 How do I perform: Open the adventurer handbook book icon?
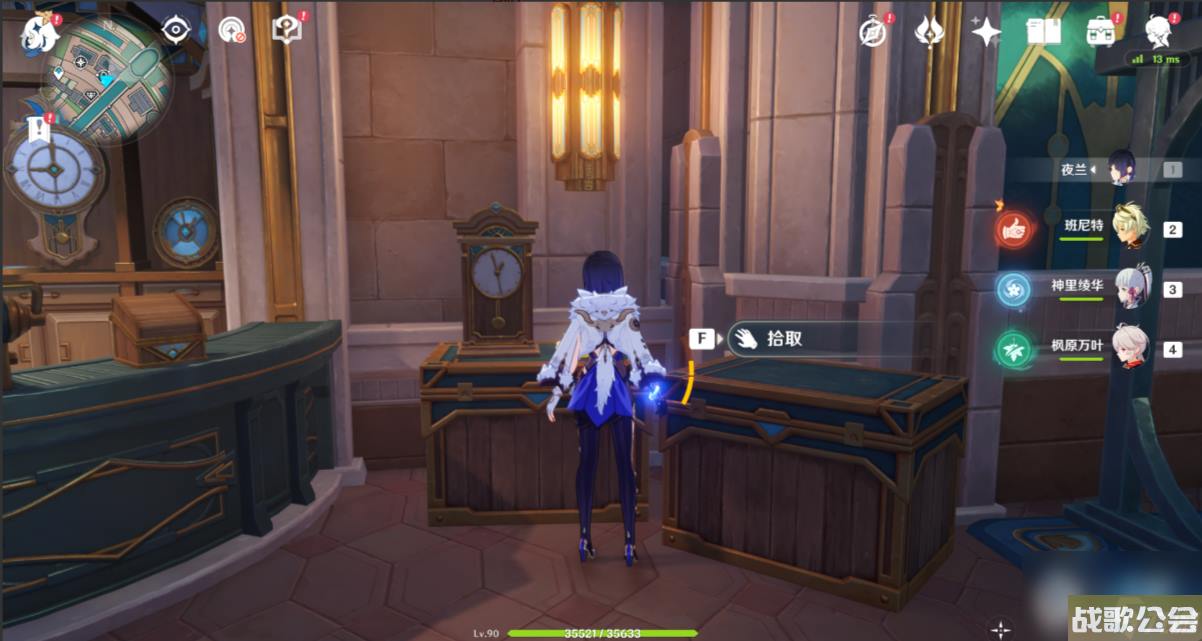tap(1043, 32)
